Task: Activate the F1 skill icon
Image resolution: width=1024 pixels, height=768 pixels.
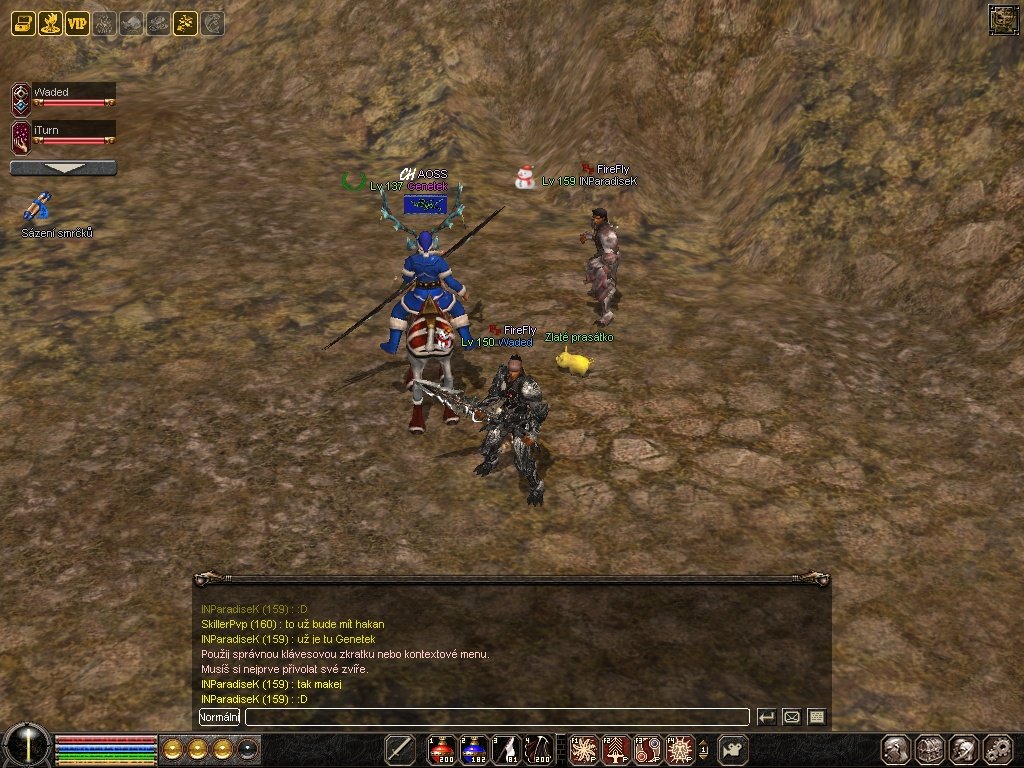Action: [x=582, y=749]
